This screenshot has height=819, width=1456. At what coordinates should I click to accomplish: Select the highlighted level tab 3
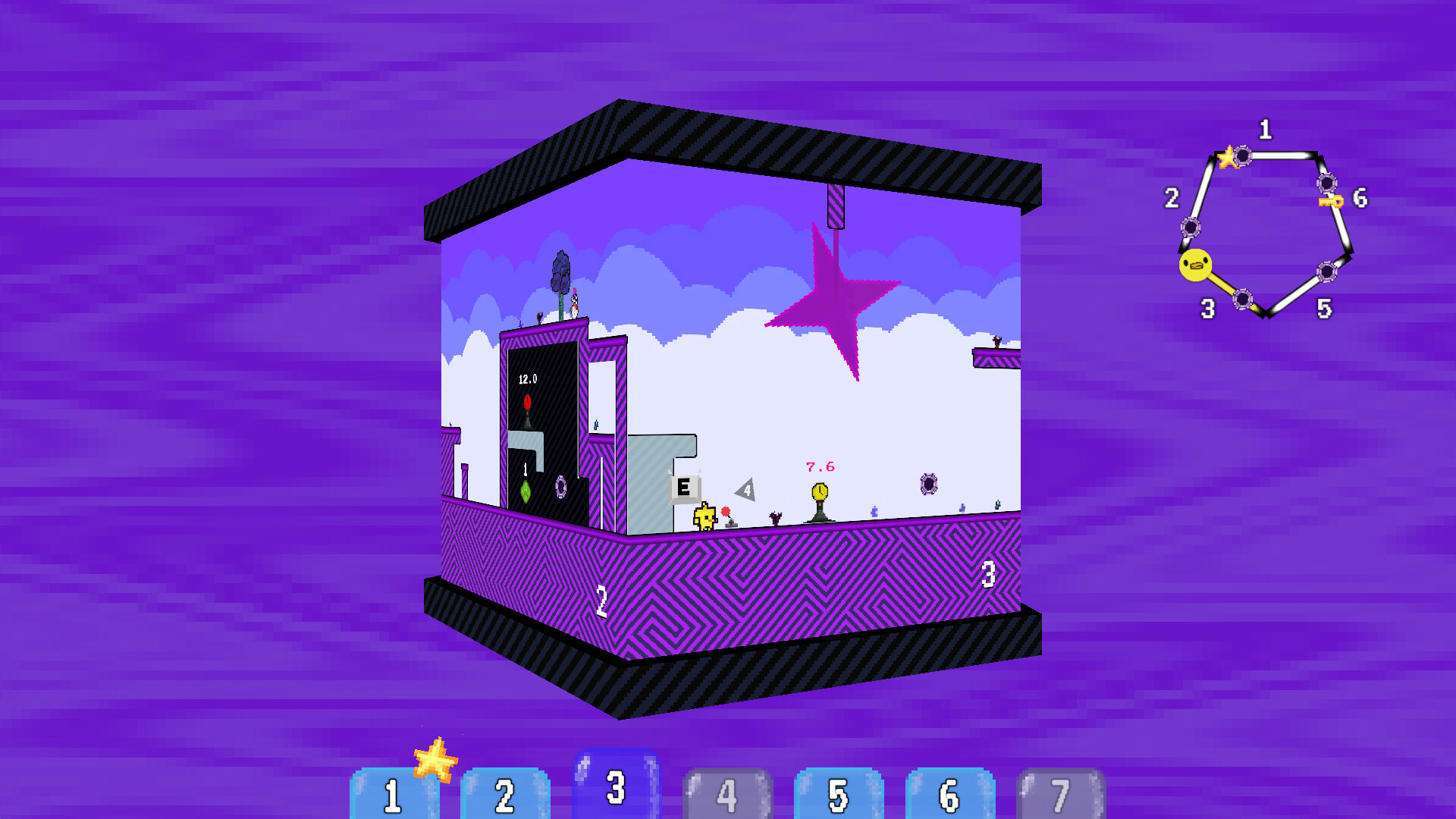pyautogui.click(x=616, y=789)
